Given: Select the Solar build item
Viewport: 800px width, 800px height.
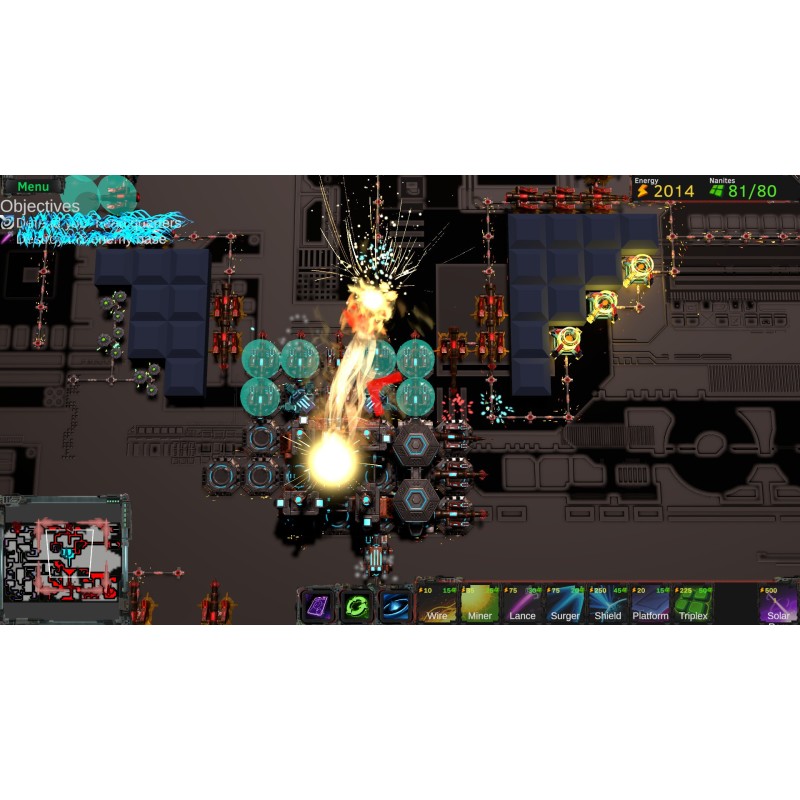Looking at the screenshot, I should point(778,604).
